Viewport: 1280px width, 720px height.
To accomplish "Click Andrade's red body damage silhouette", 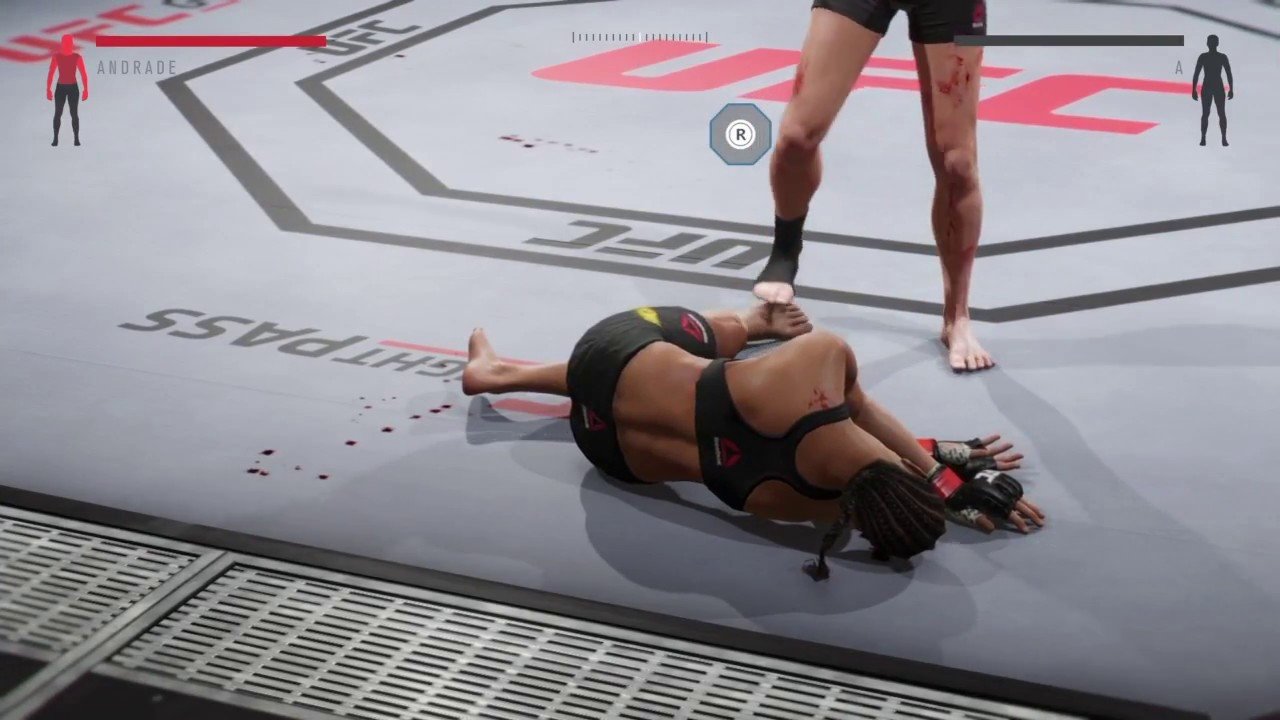I will [x=67, y=90].
